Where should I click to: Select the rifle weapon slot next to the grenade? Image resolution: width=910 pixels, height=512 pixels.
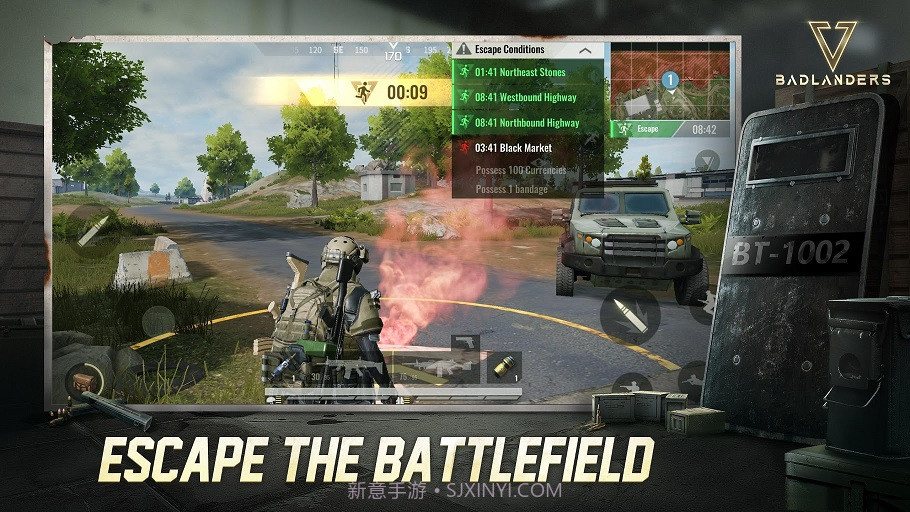point(437,369)
